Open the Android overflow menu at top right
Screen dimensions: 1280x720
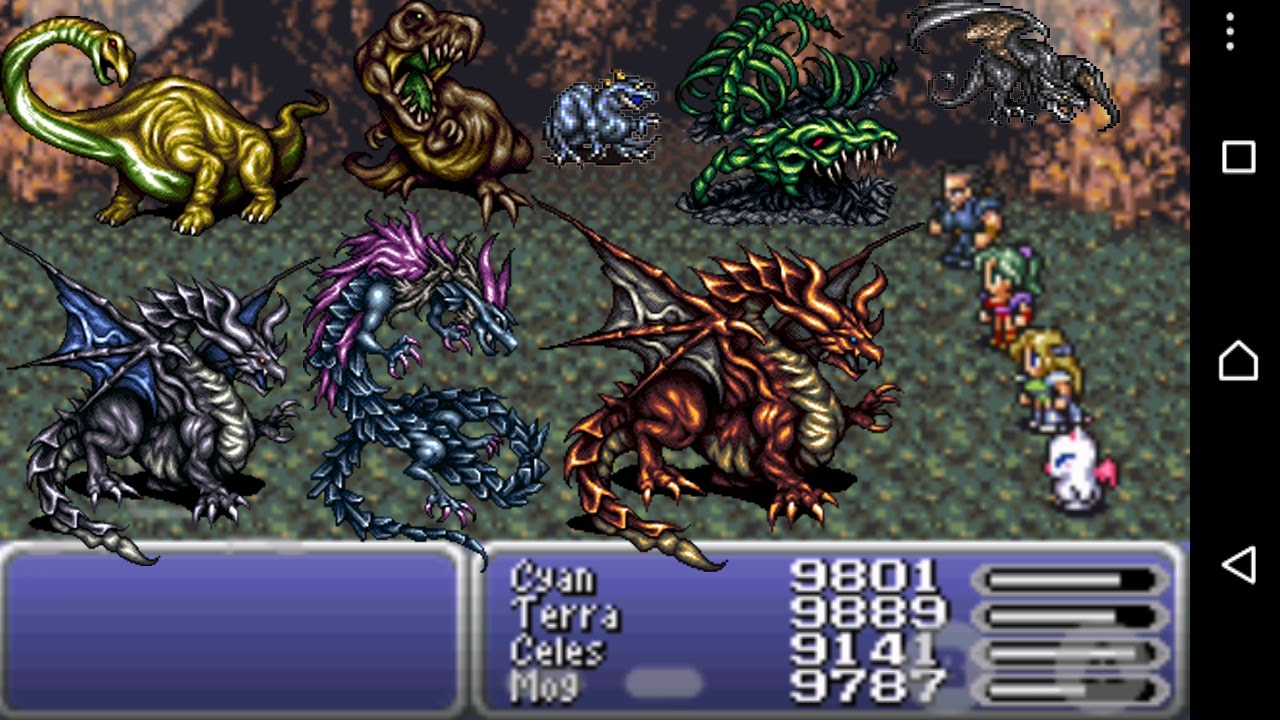(1229, 33)
